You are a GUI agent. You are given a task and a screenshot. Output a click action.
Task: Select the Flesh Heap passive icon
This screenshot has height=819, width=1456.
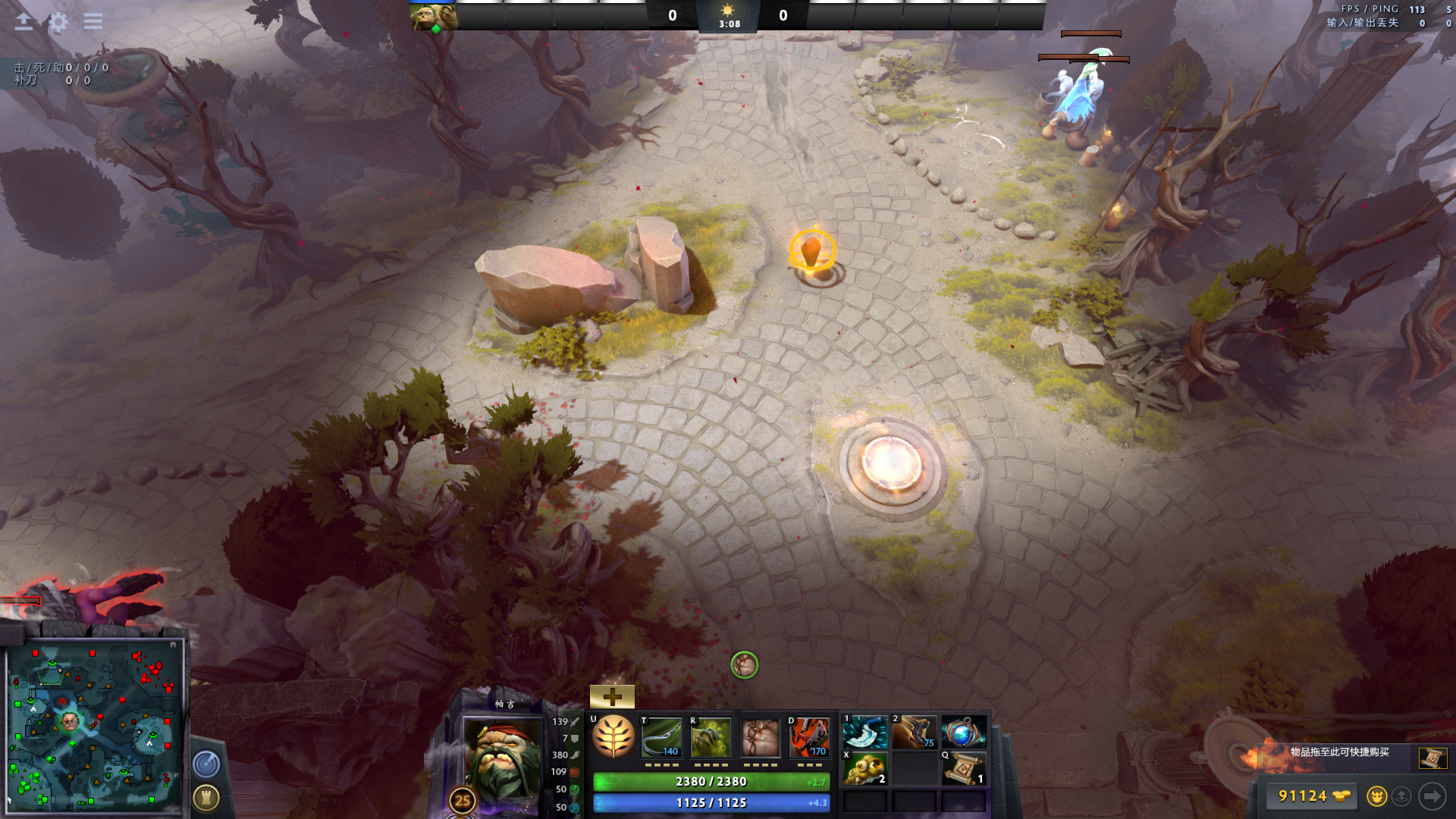pyautogui.click(x=760, y=738)
